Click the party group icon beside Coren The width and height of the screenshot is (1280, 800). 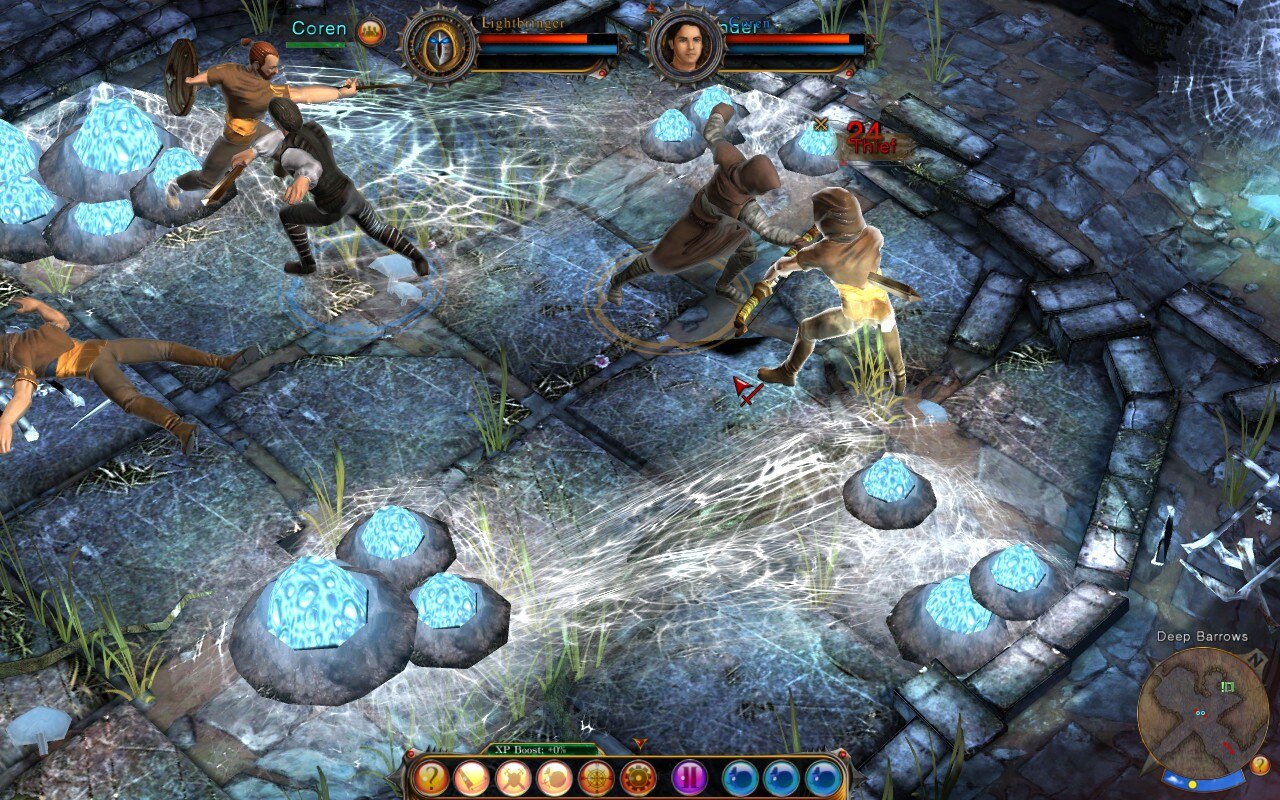click(370, 32)
